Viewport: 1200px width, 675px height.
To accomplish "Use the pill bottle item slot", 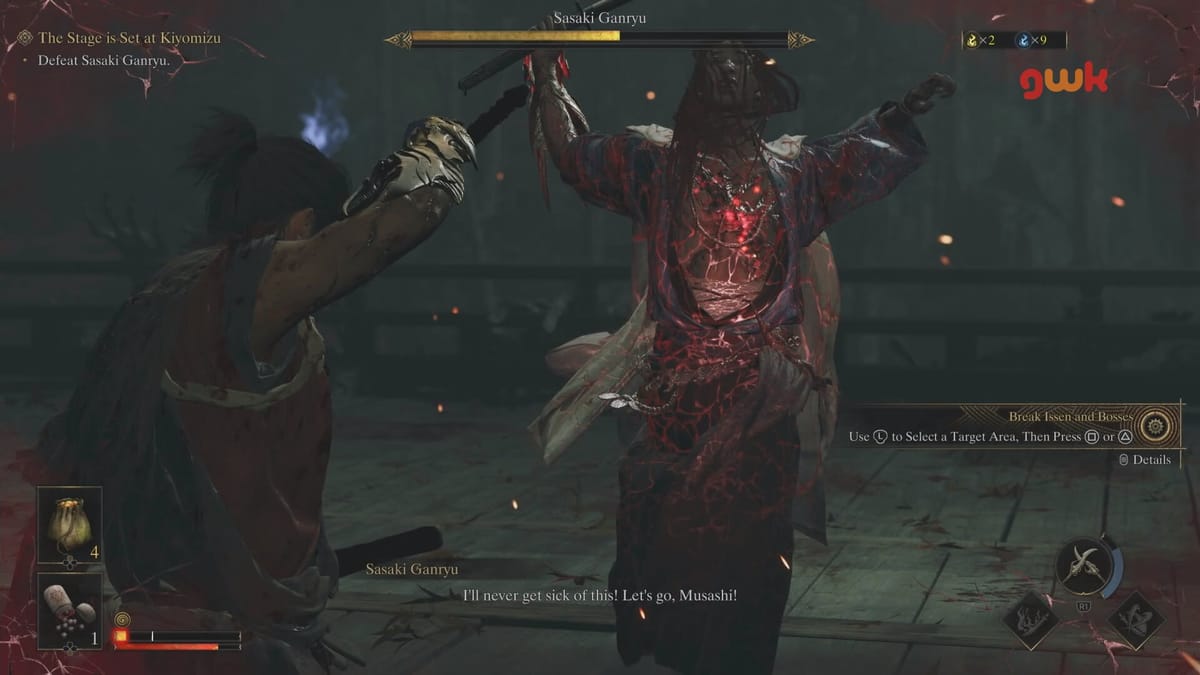I will point(69,609).
